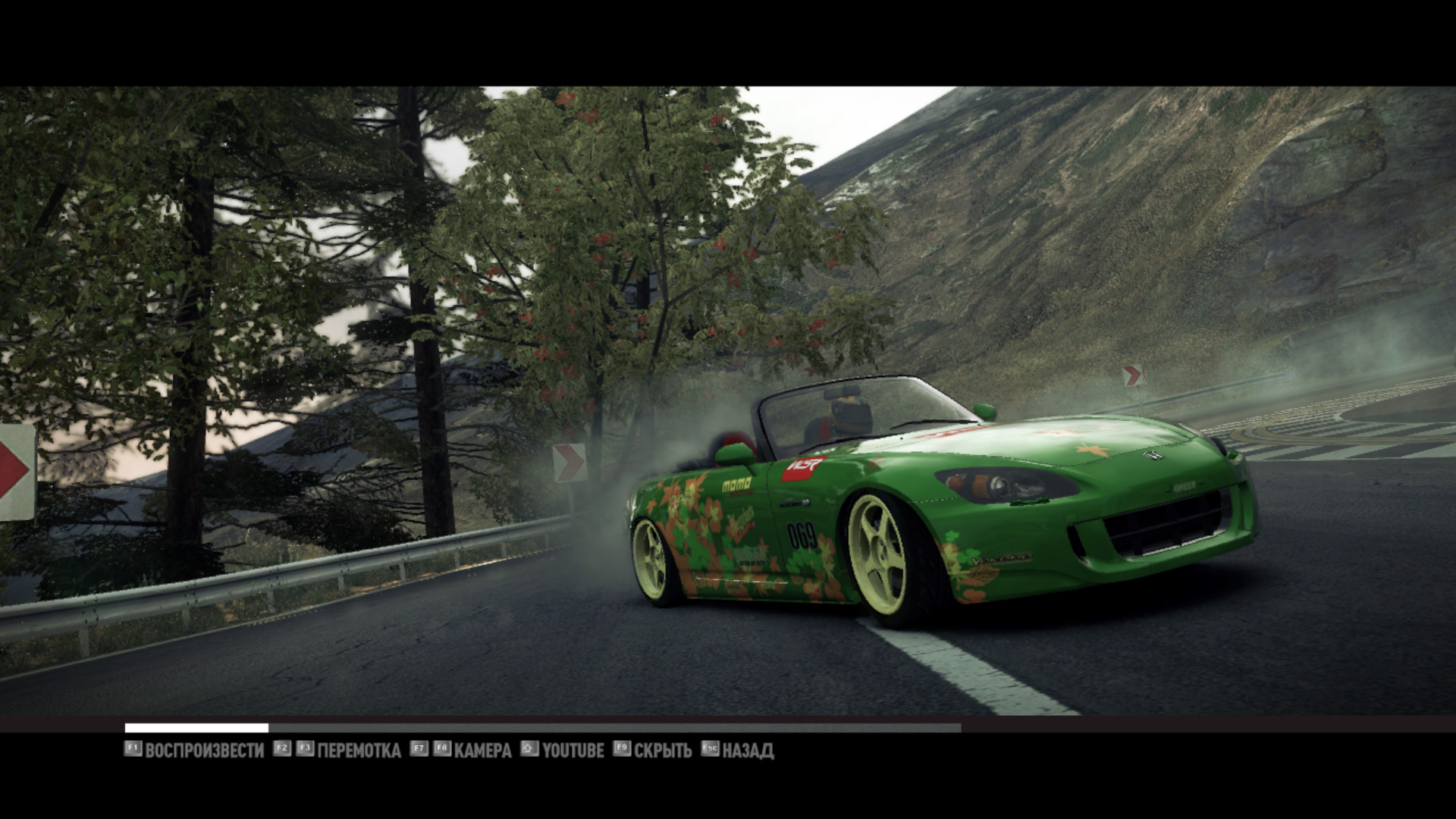This screenshot has height=819, width=1456.
Task: Switch view using the Камера option
Action: (x=482, y=751)
